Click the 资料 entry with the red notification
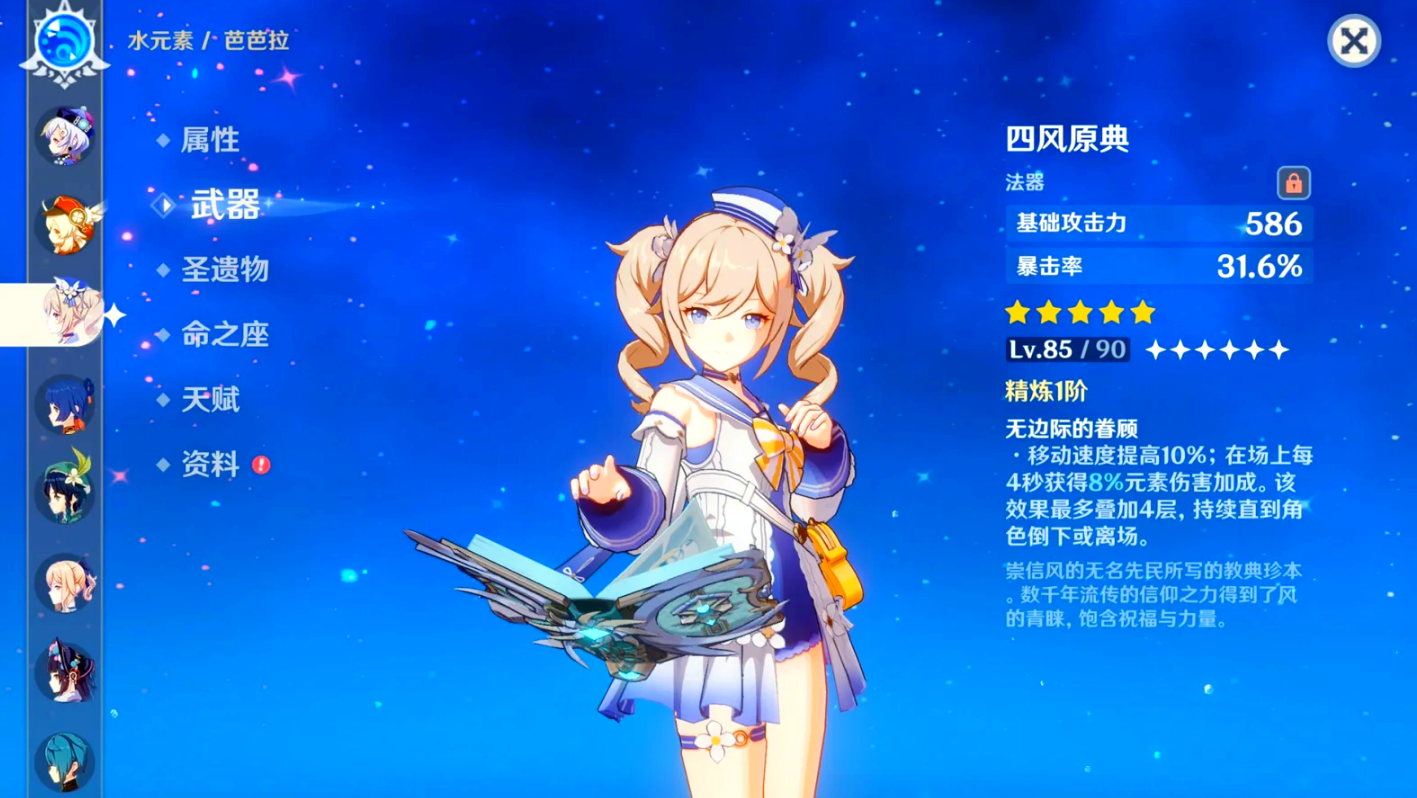Viewport: 1417px width, 798px height. tap(210, 466)
